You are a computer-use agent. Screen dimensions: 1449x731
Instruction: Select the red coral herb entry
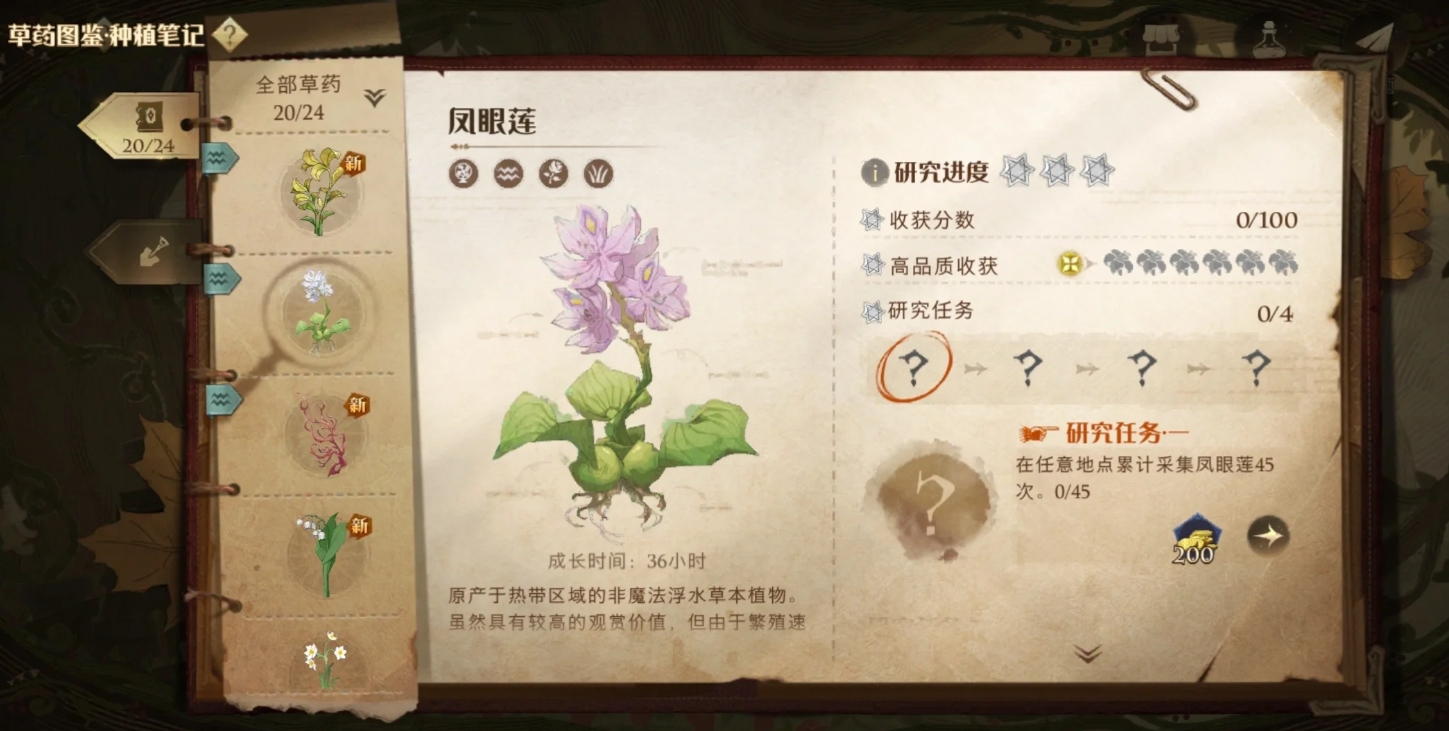tap(325, 434)
